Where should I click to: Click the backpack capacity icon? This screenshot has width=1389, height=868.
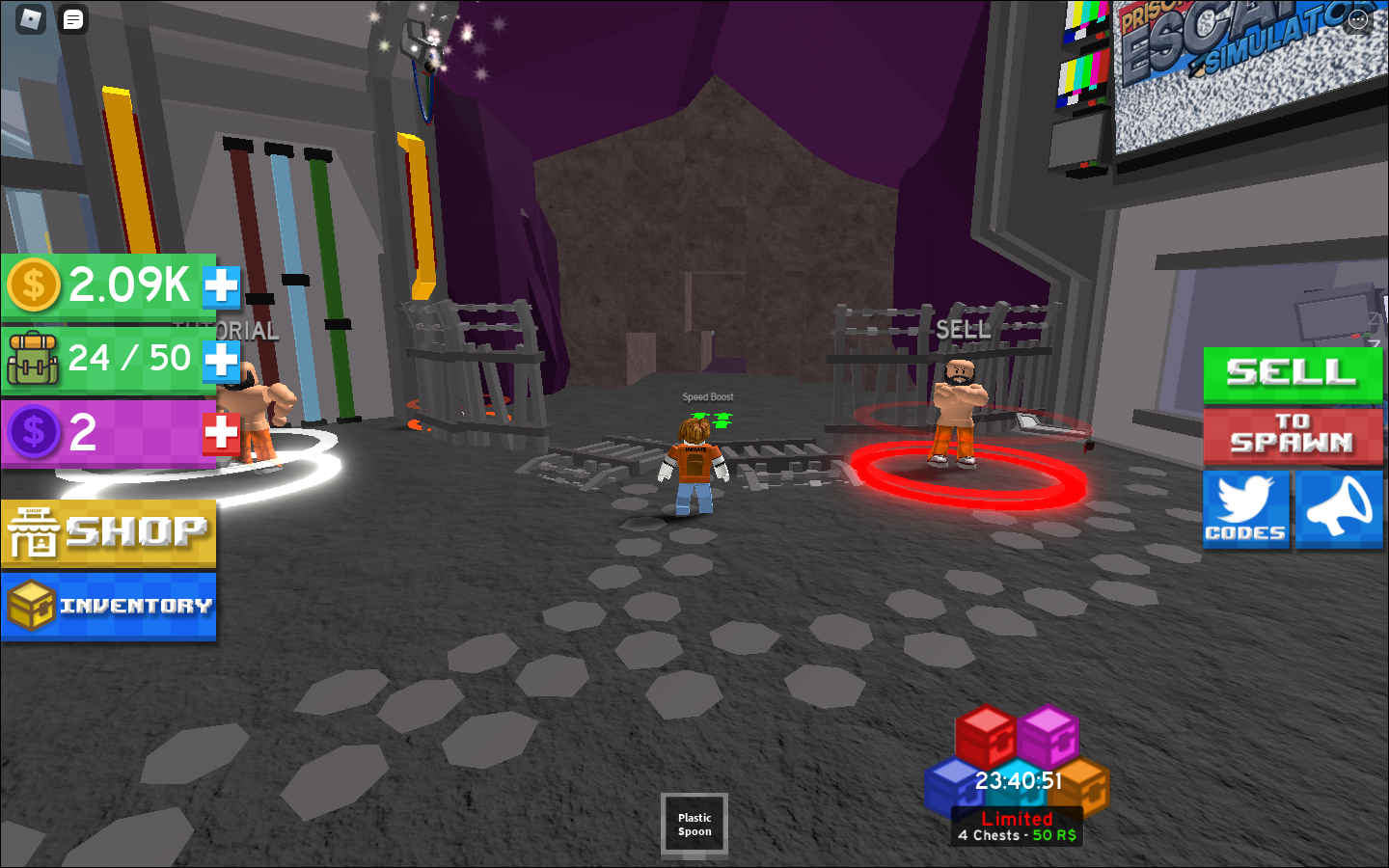34,358
